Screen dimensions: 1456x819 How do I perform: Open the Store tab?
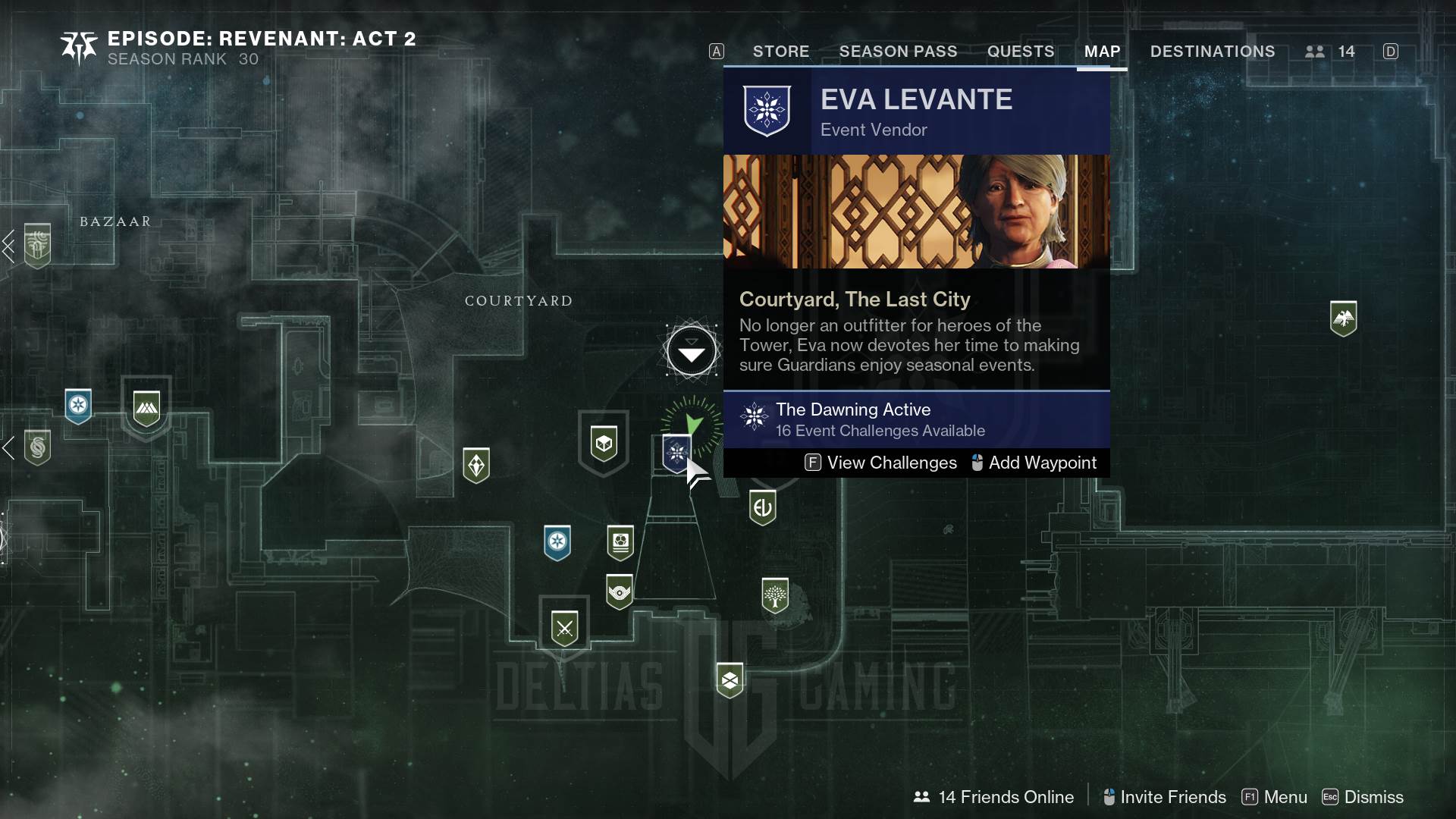point(780,52)
